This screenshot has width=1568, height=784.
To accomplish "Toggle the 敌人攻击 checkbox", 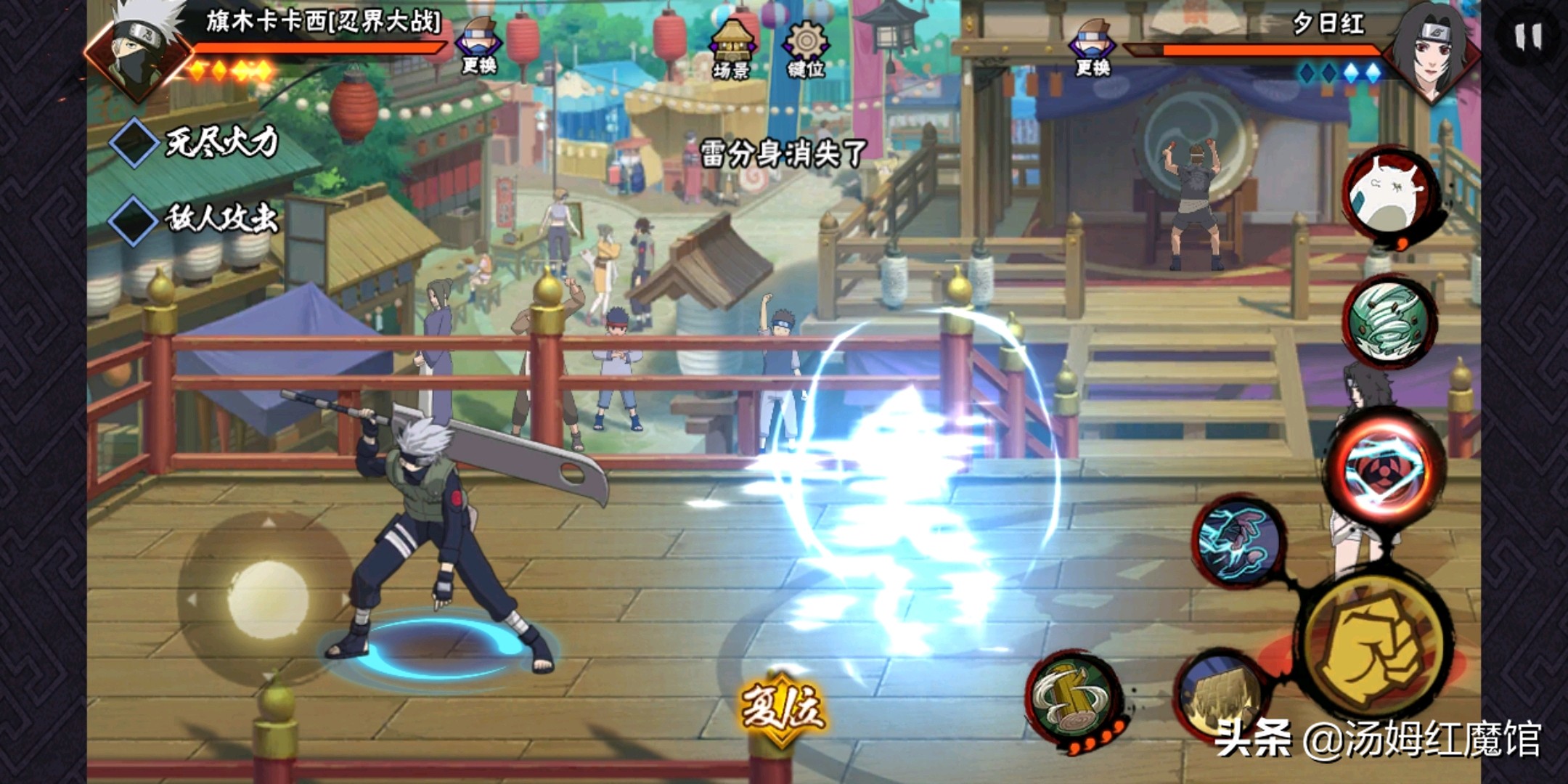I will coord(134,219).
